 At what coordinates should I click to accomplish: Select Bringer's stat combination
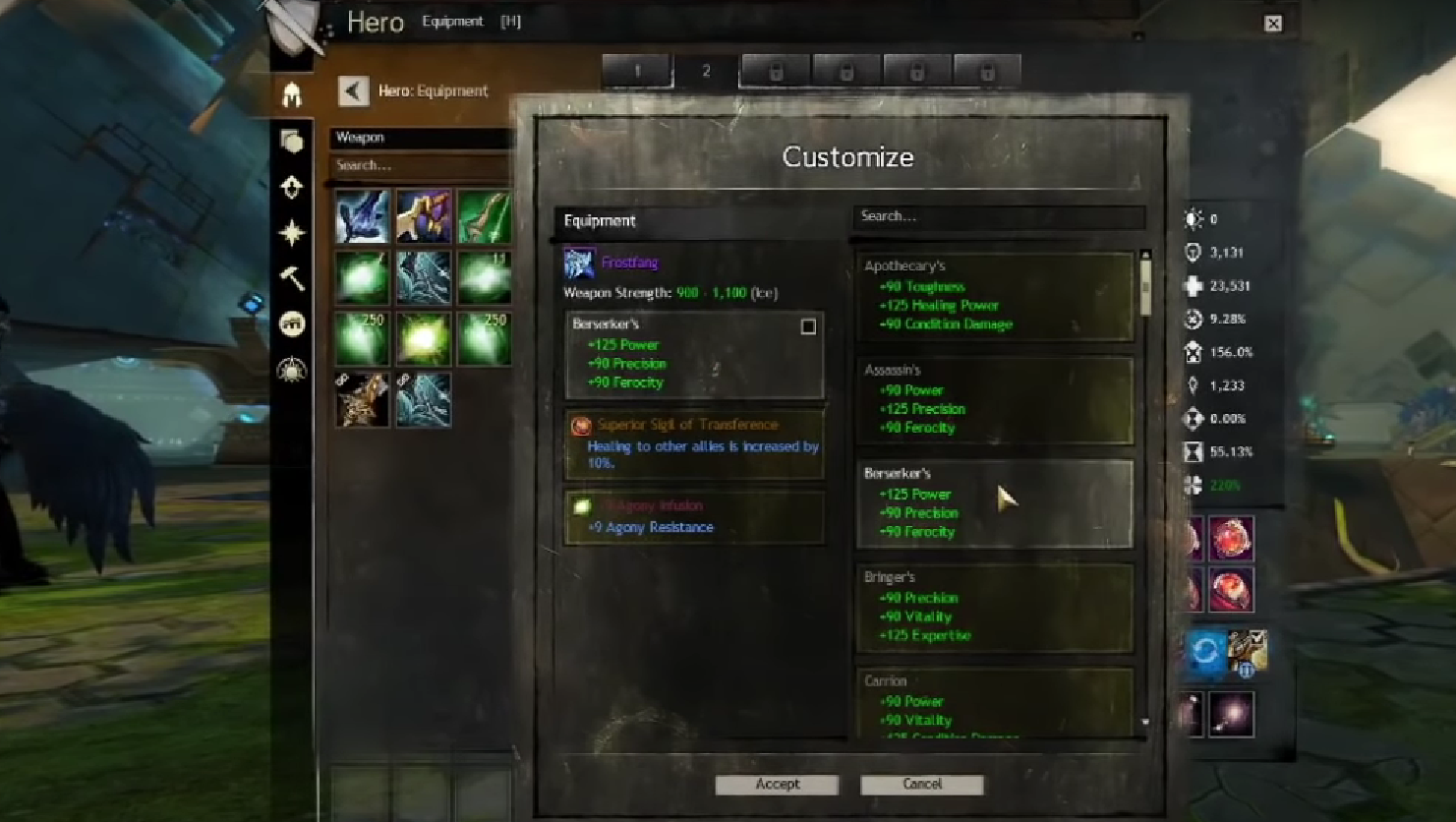995,607
